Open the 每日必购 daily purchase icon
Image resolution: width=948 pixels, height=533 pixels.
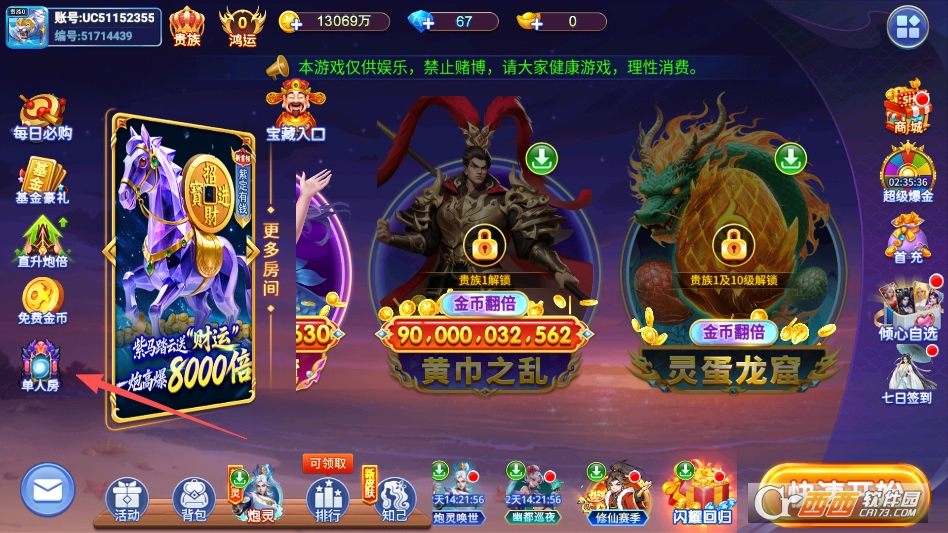[x=42, y=116]
